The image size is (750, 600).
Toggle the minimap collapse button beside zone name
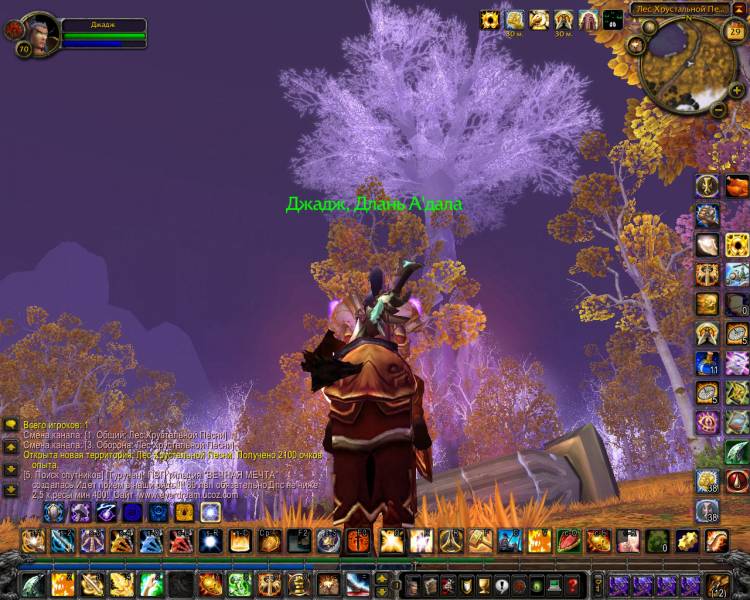[x=742, y=11]
